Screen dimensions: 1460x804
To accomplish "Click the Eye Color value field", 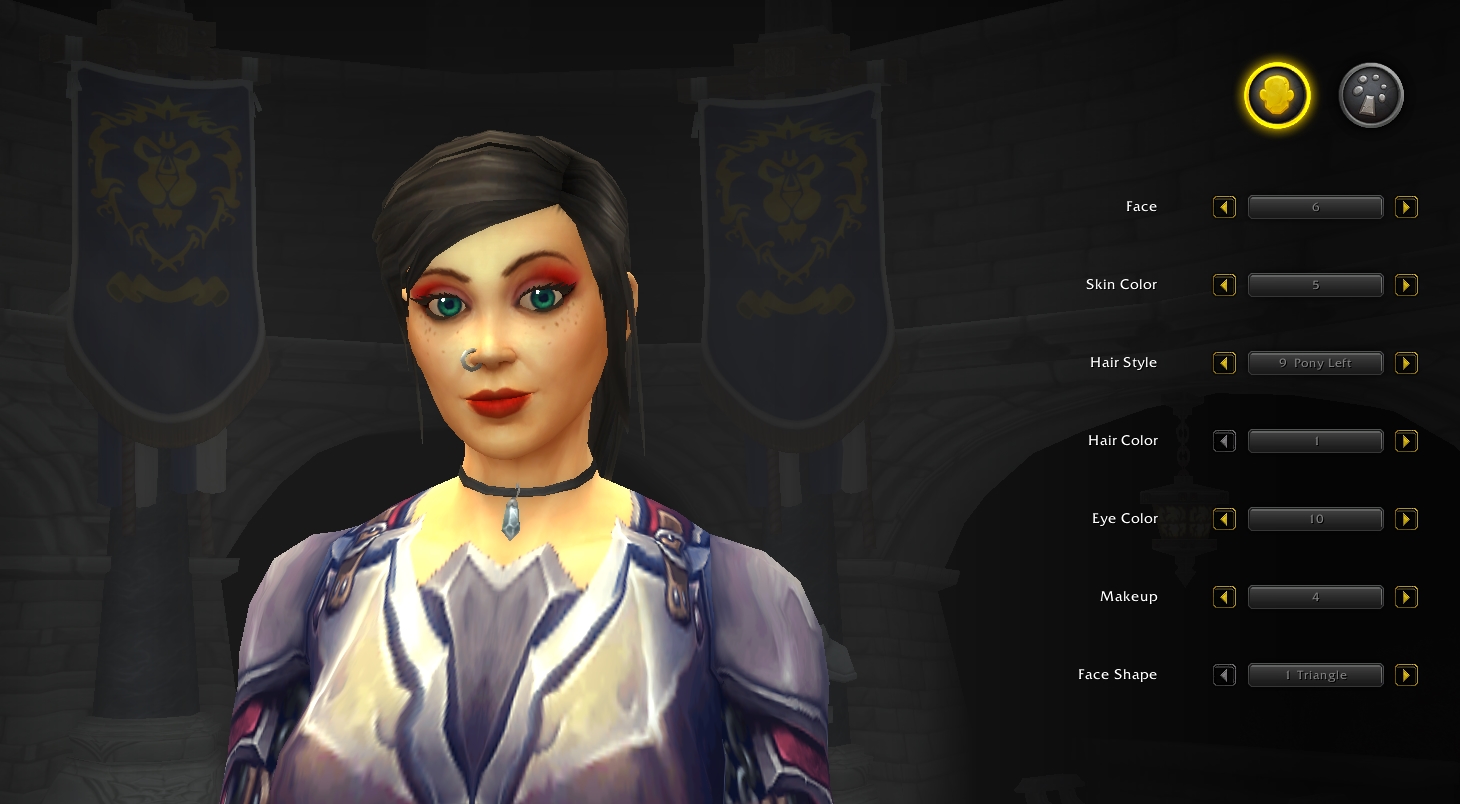I will pos(1315,519).
